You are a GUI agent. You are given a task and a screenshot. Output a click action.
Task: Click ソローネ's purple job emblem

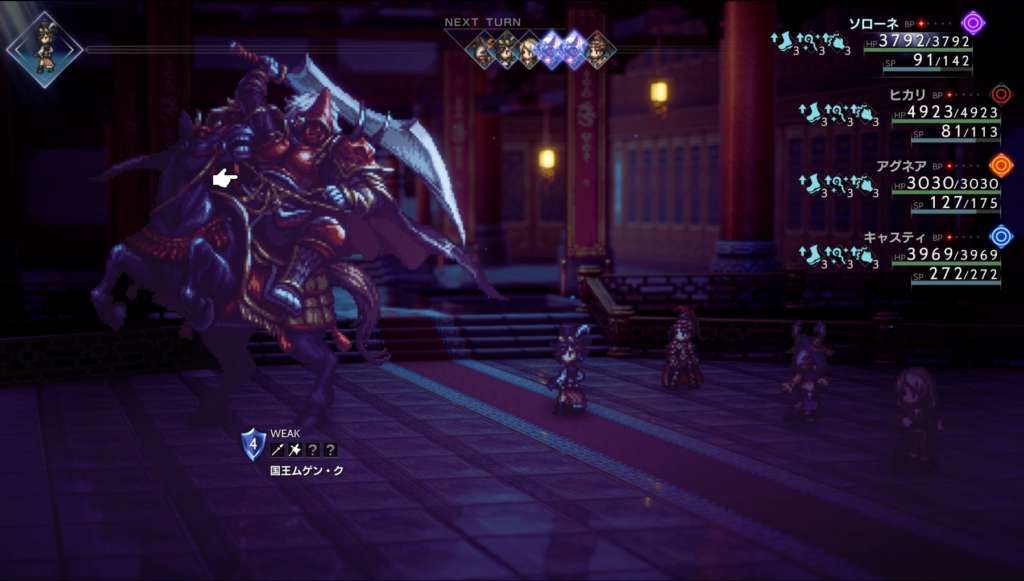tap(972, 23)
